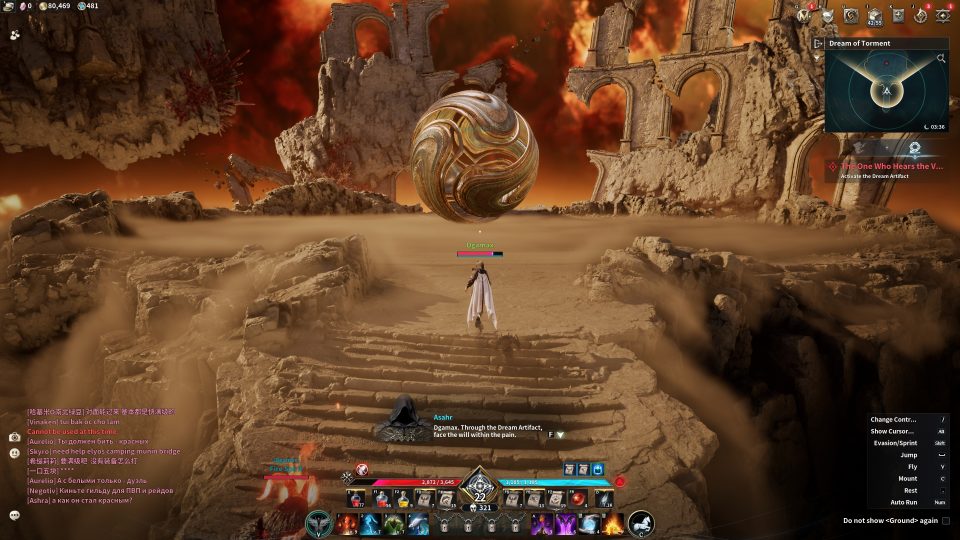Cast the green nature skill
Image resolution: width=960 pixels, height=540 pixels.
coord(394,523)
